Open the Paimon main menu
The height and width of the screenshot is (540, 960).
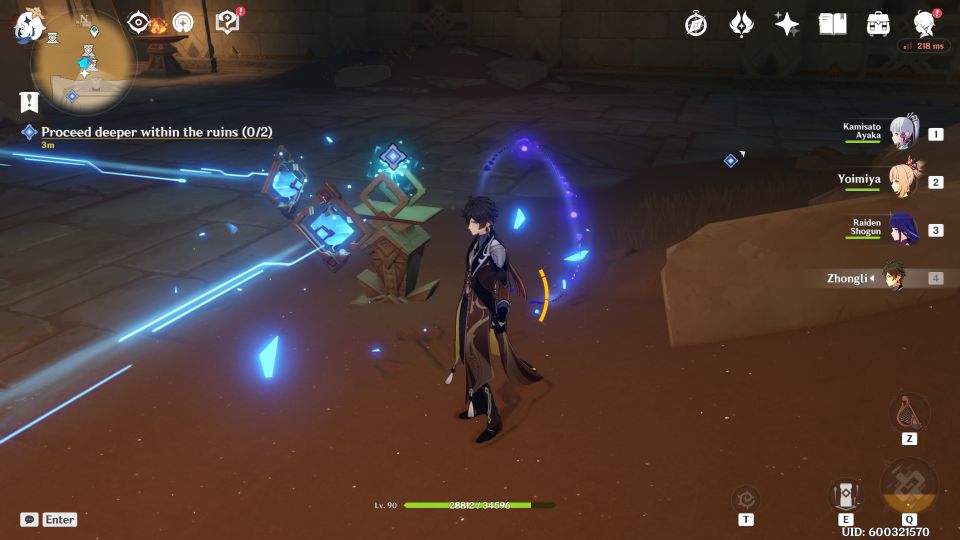pyautogui.click(x=27, y=27)
